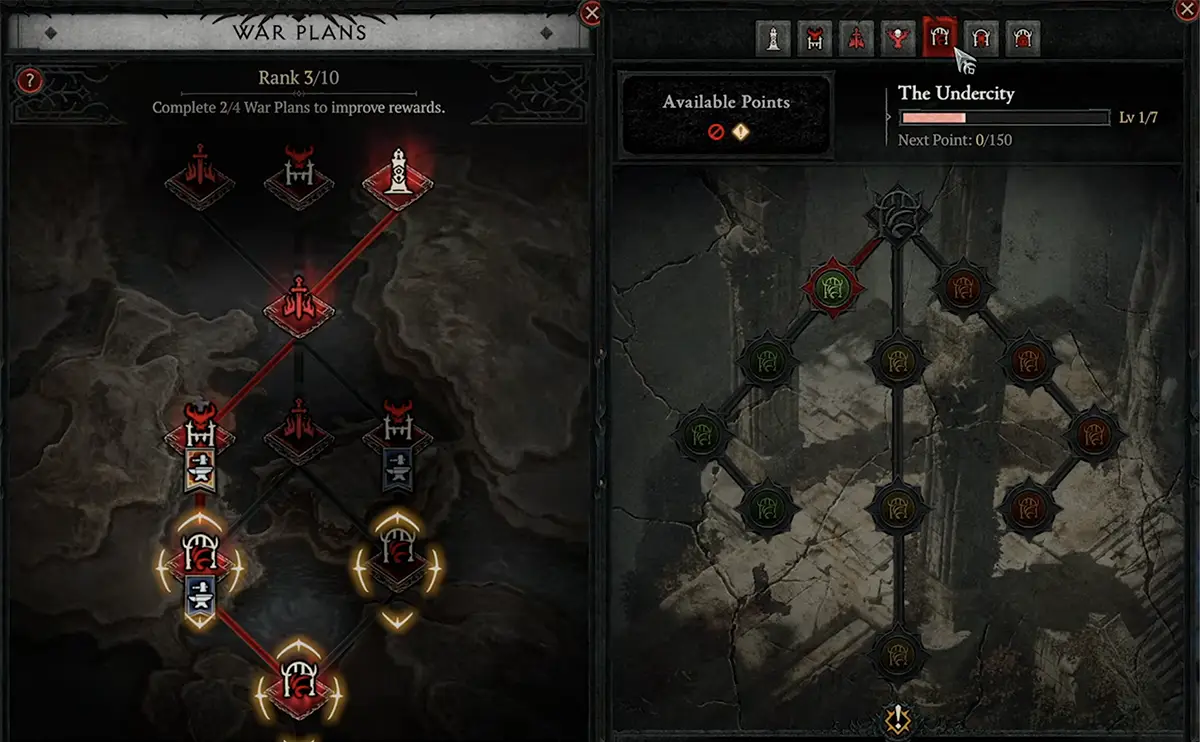
Task: Switch to the tower icon tab
Action: coord(773,40)
